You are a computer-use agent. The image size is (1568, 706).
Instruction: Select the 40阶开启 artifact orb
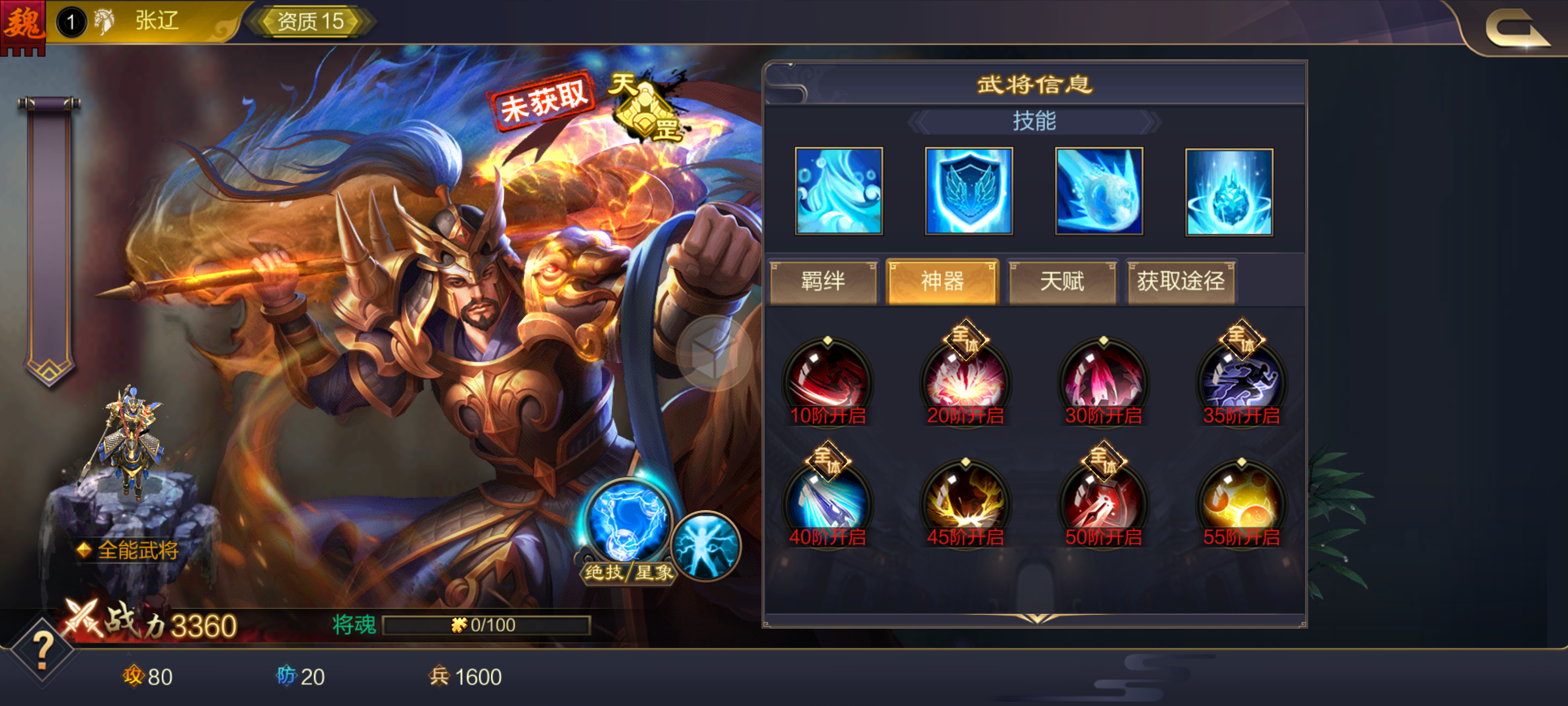(x=828, y=503)
